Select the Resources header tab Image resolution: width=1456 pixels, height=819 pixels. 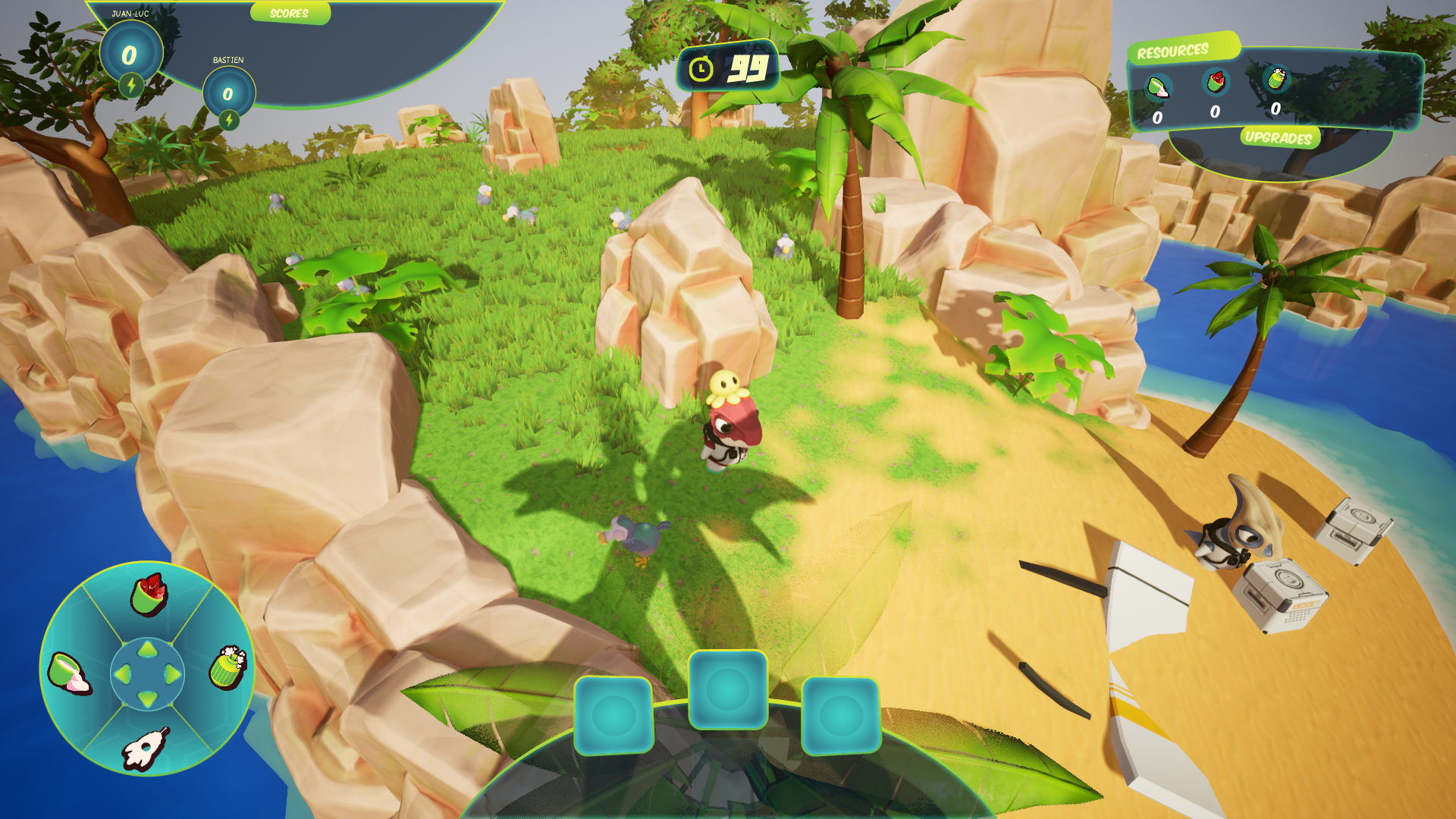[1172, 52]
